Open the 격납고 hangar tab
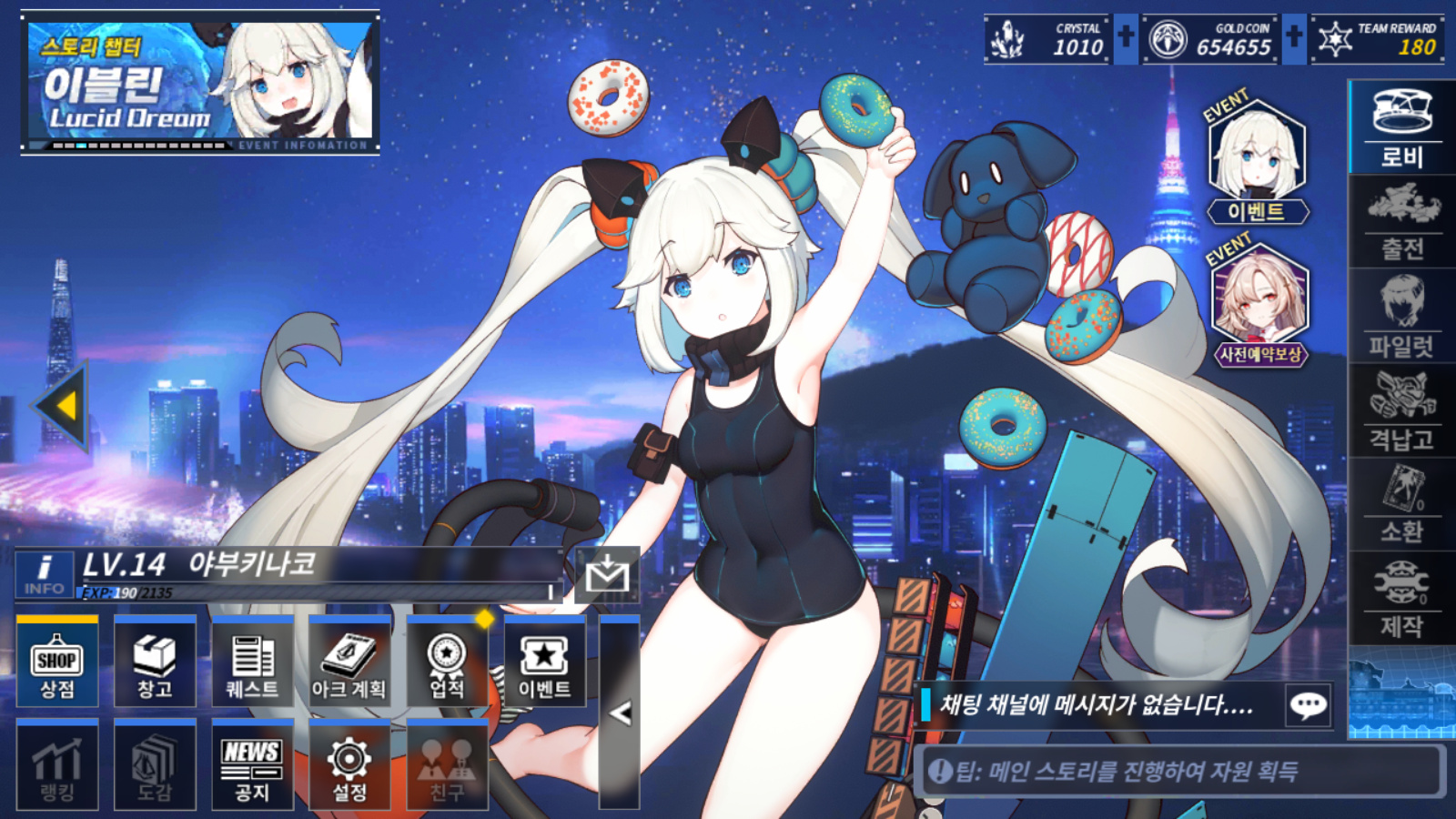The height and width of the screenshot is (819, 1456). click(1401, 411)
